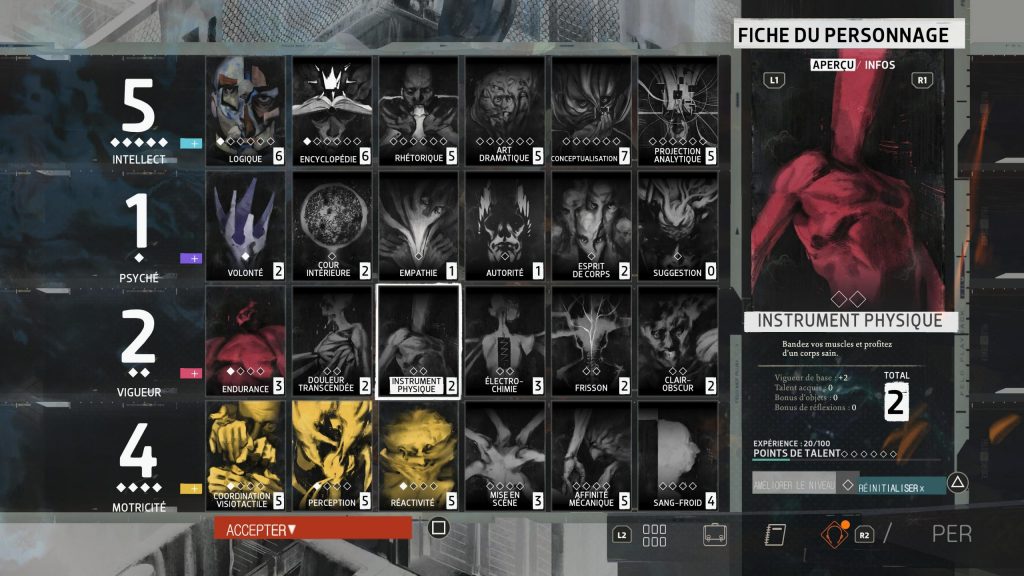Select the Frisson skill card
The width and height of the screenshot is (1024, 576).
591,341
